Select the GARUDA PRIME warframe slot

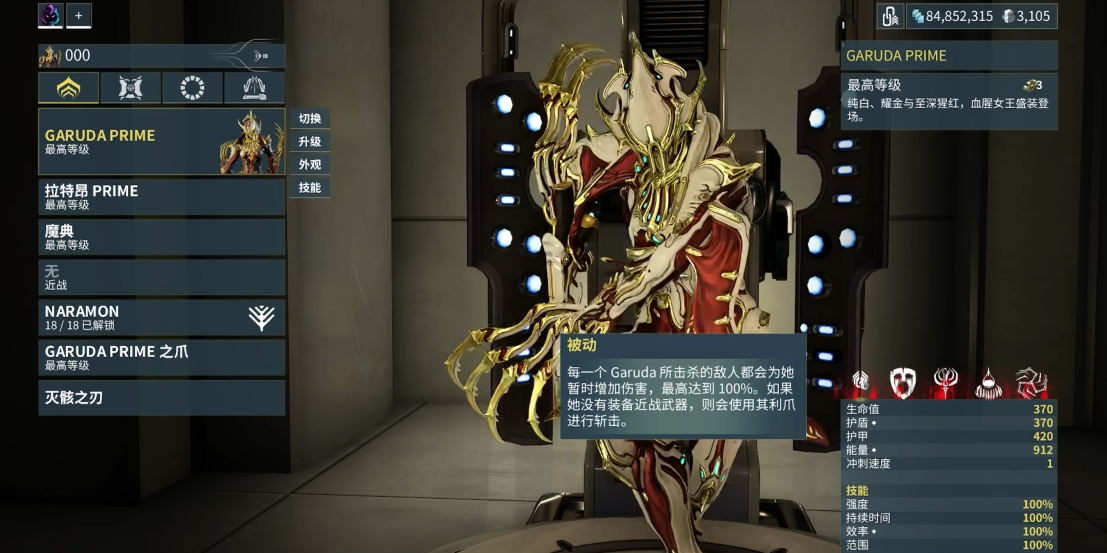tap(160, 141)
